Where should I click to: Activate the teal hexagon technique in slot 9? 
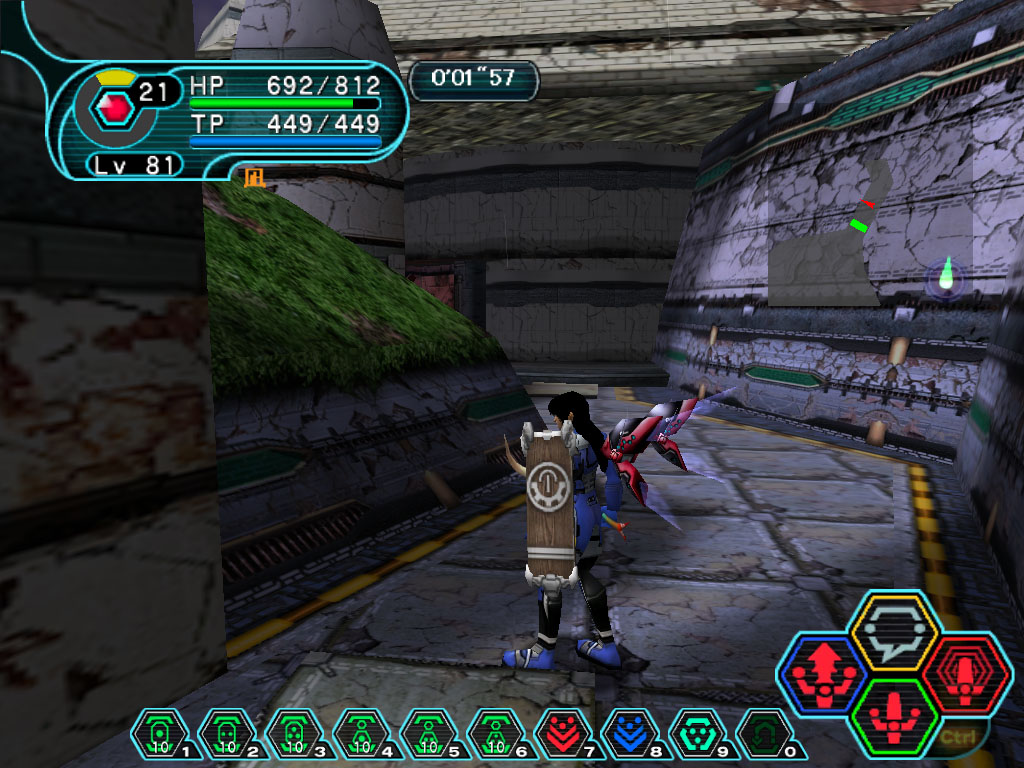694,734
